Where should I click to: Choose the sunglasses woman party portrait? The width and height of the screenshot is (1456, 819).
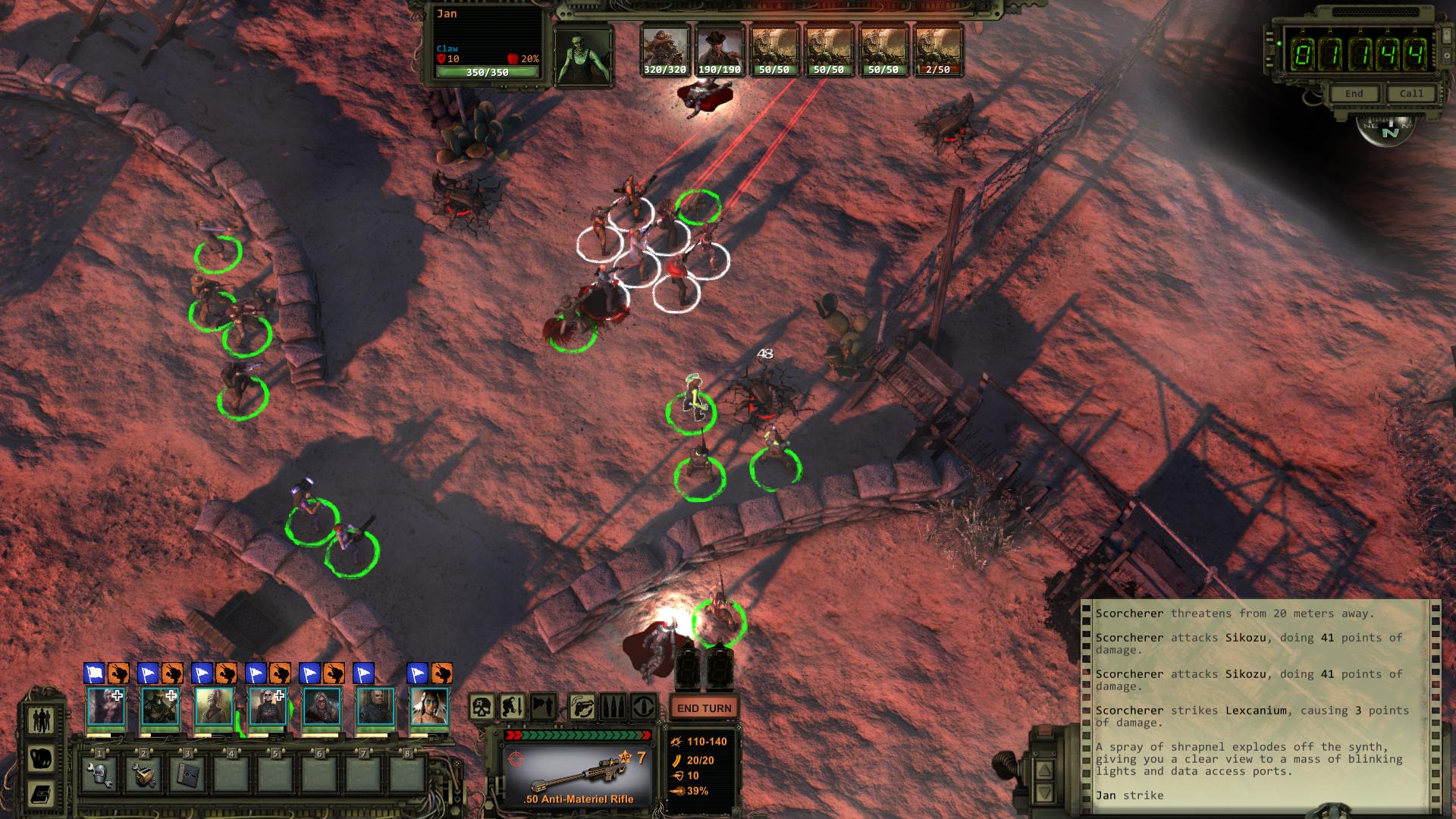[x=268, y=707]
